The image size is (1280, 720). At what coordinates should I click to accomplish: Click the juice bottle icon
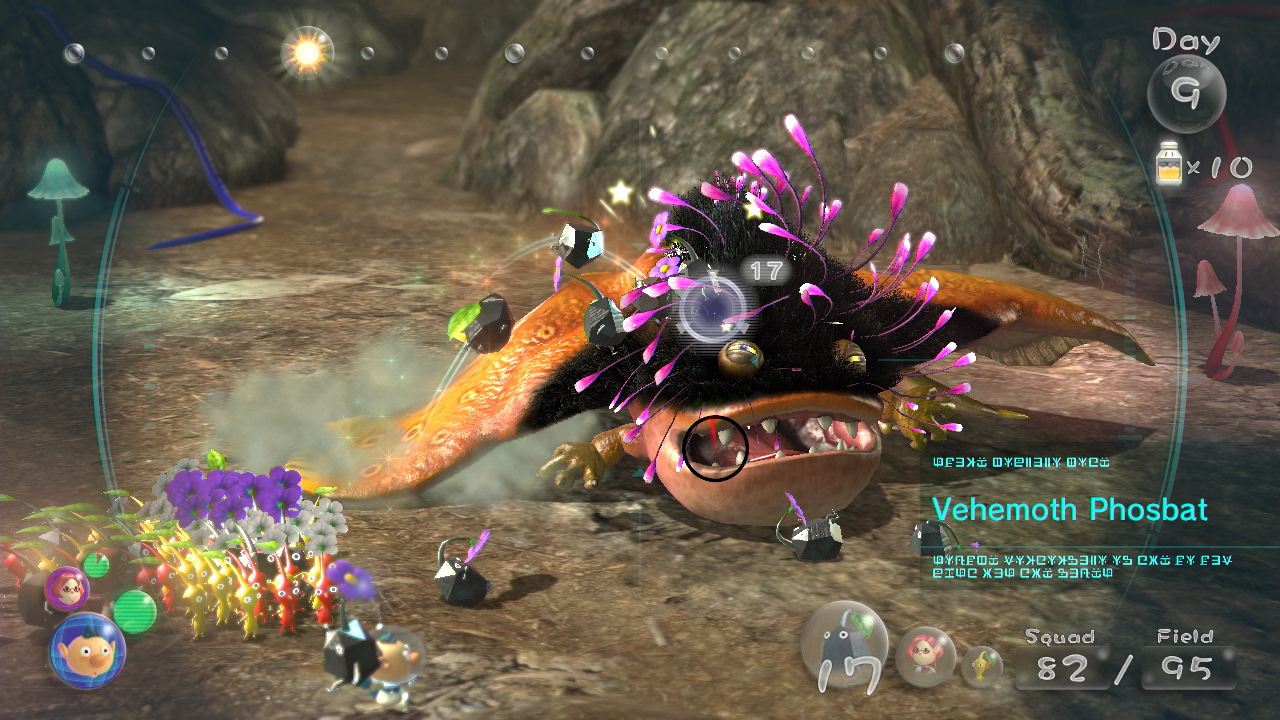click(x=1167, y=162)
